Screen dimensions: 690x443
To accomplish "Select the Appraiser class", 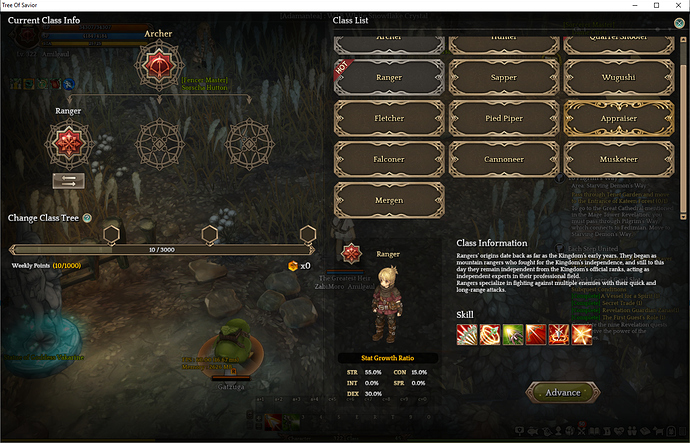I will tap(618, 116).
